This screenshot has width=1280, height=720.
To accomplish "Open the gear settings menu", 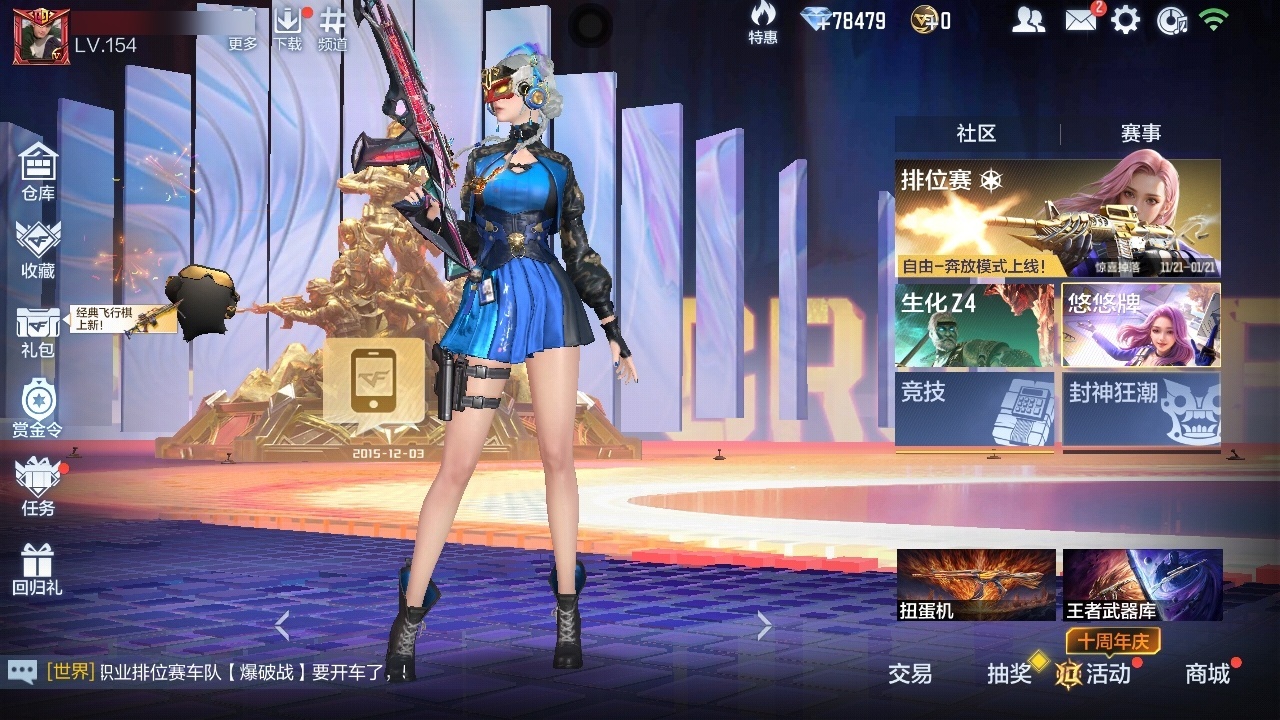I will click(x=1125, y=20).
